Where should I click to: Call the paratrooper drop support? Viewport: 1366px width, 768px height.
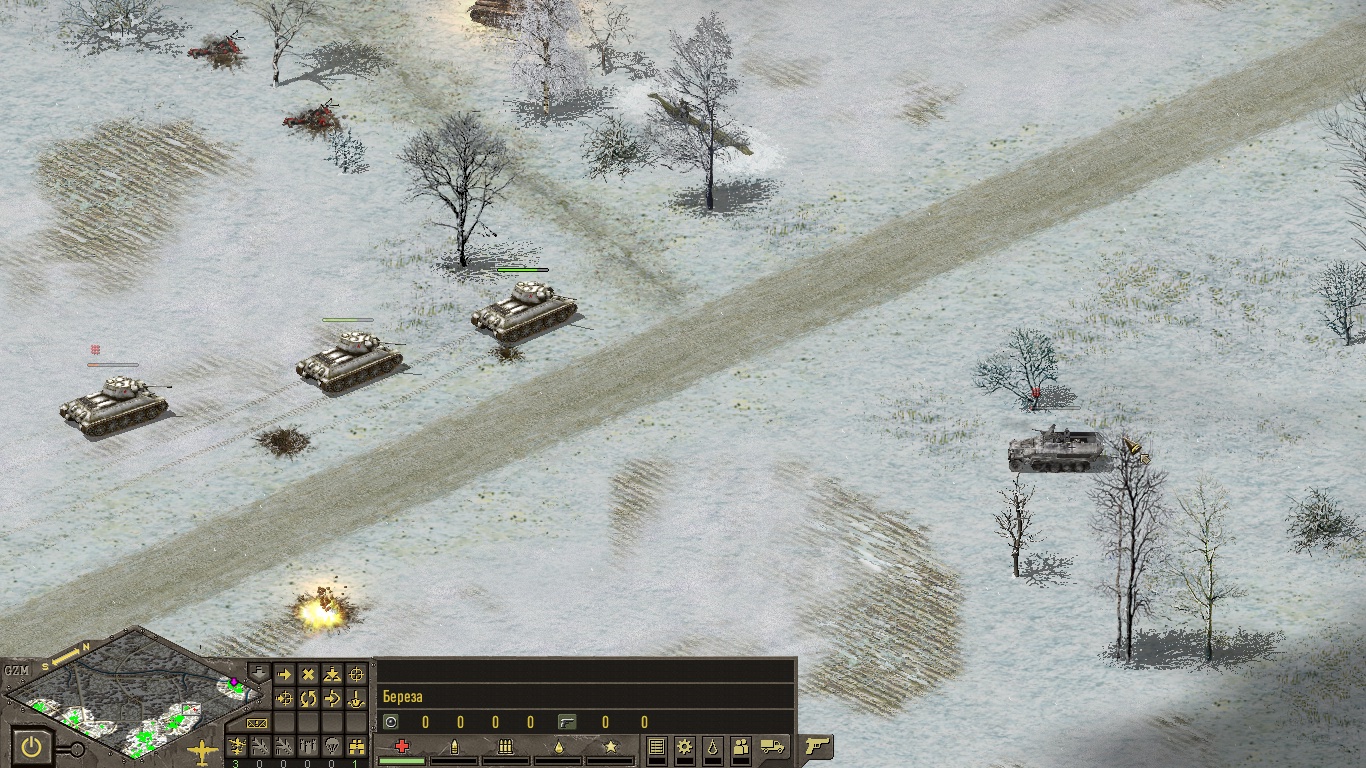click(x=332, y=745)
